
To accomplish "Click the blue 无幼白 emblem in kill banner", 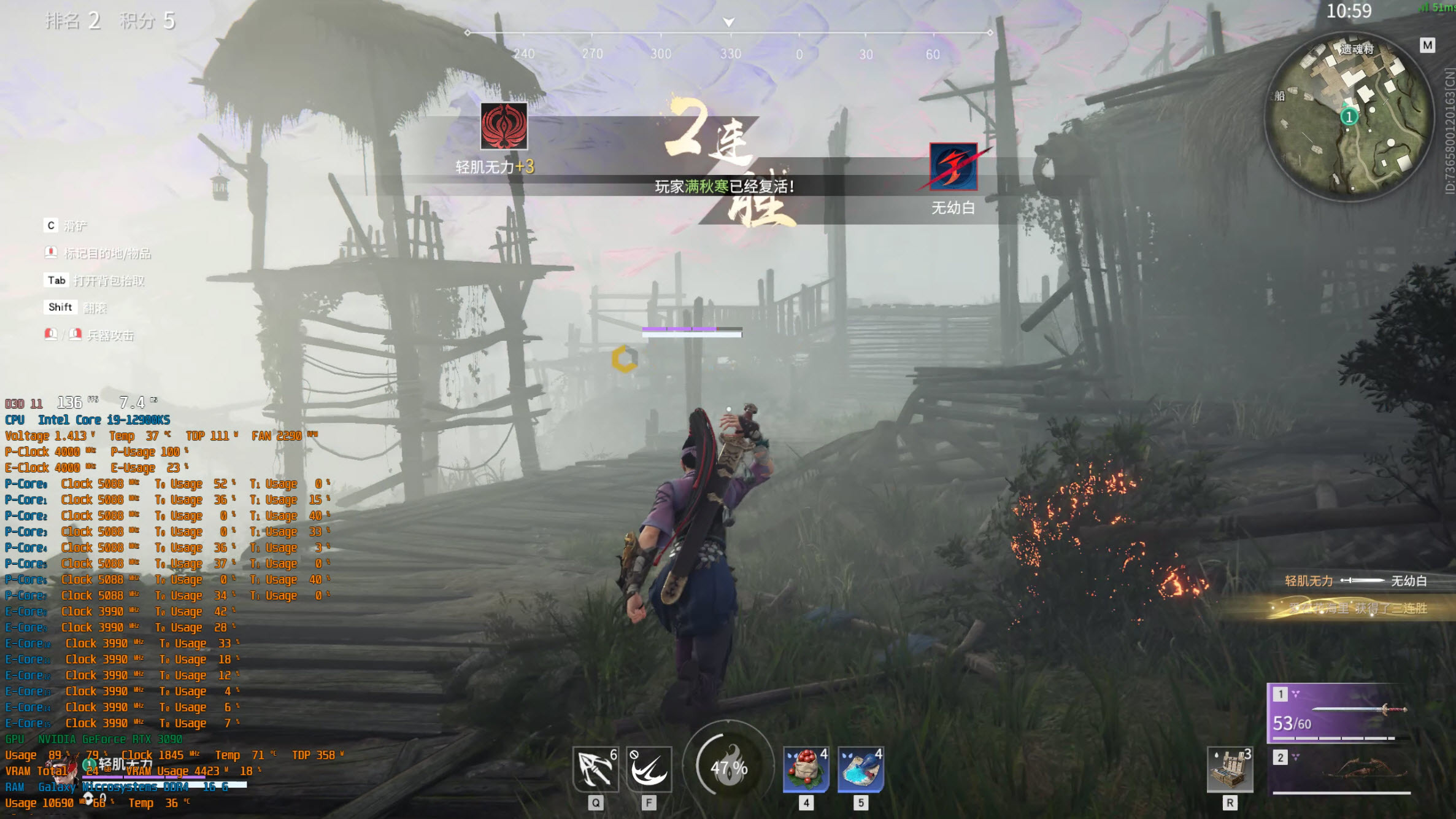I will pyautogui.click(x=953, y=167).
